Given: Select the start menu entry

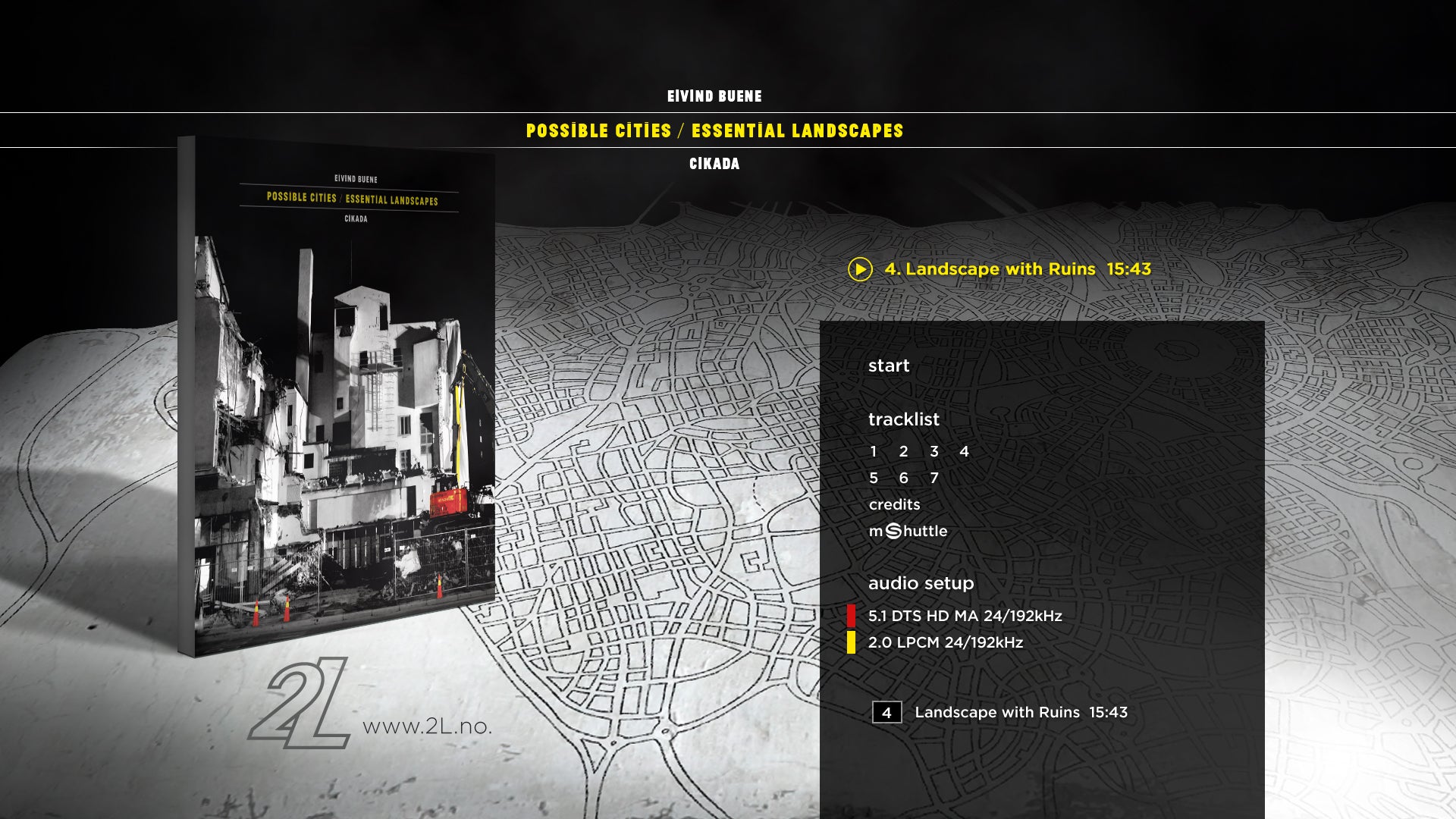Looking at the screenshot, I should pos(888,366).
